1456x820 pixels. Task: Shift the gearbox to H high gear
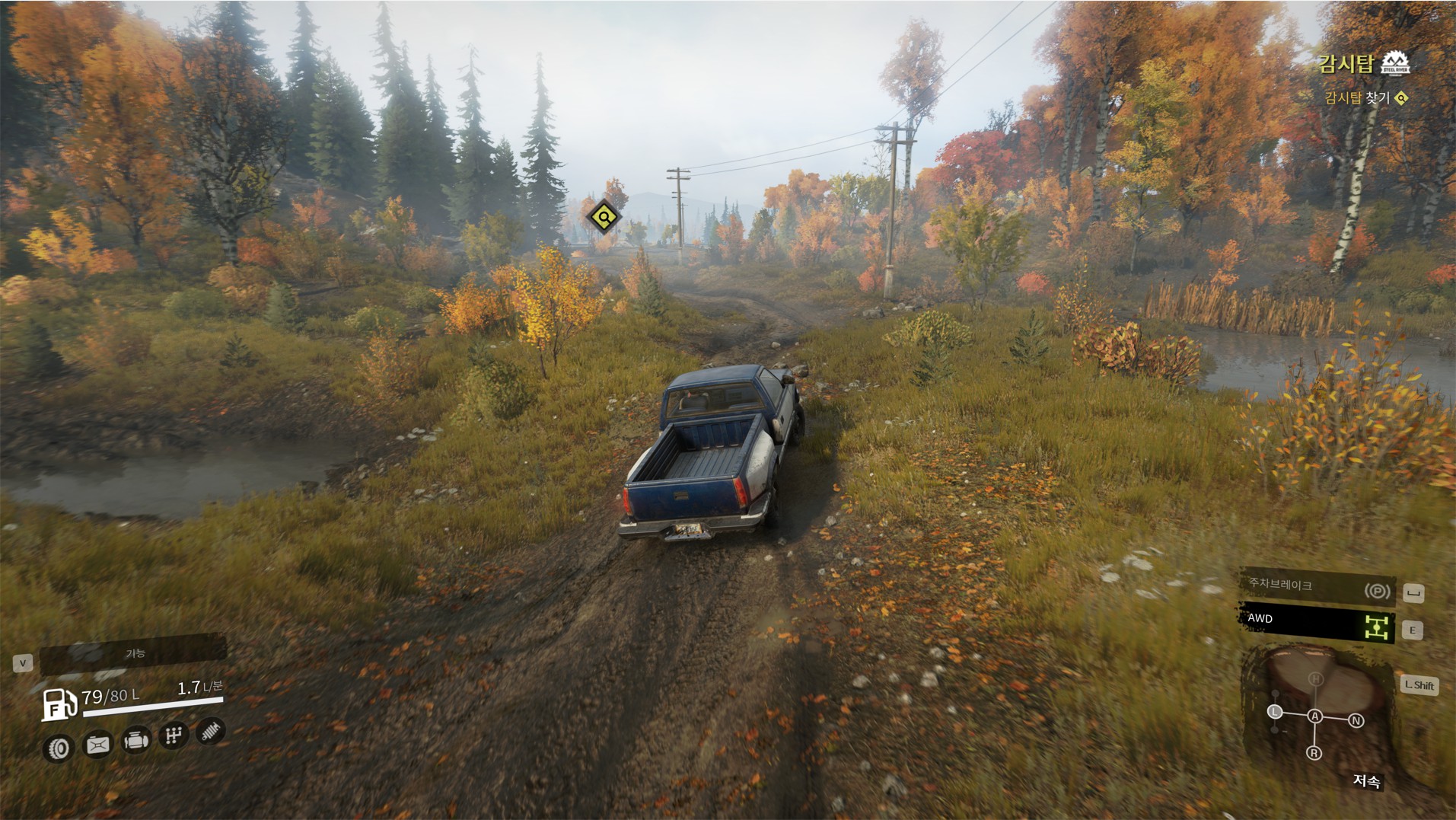point(1315,678)
